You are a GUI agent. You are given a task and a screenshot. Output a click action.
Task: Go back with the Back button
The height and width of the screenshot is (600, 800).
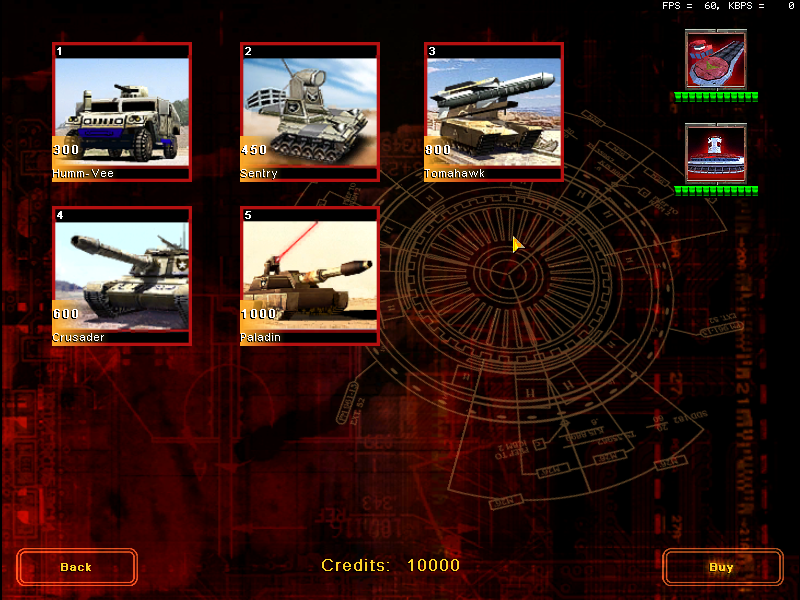pyautogui.click(x=77, y=567)
